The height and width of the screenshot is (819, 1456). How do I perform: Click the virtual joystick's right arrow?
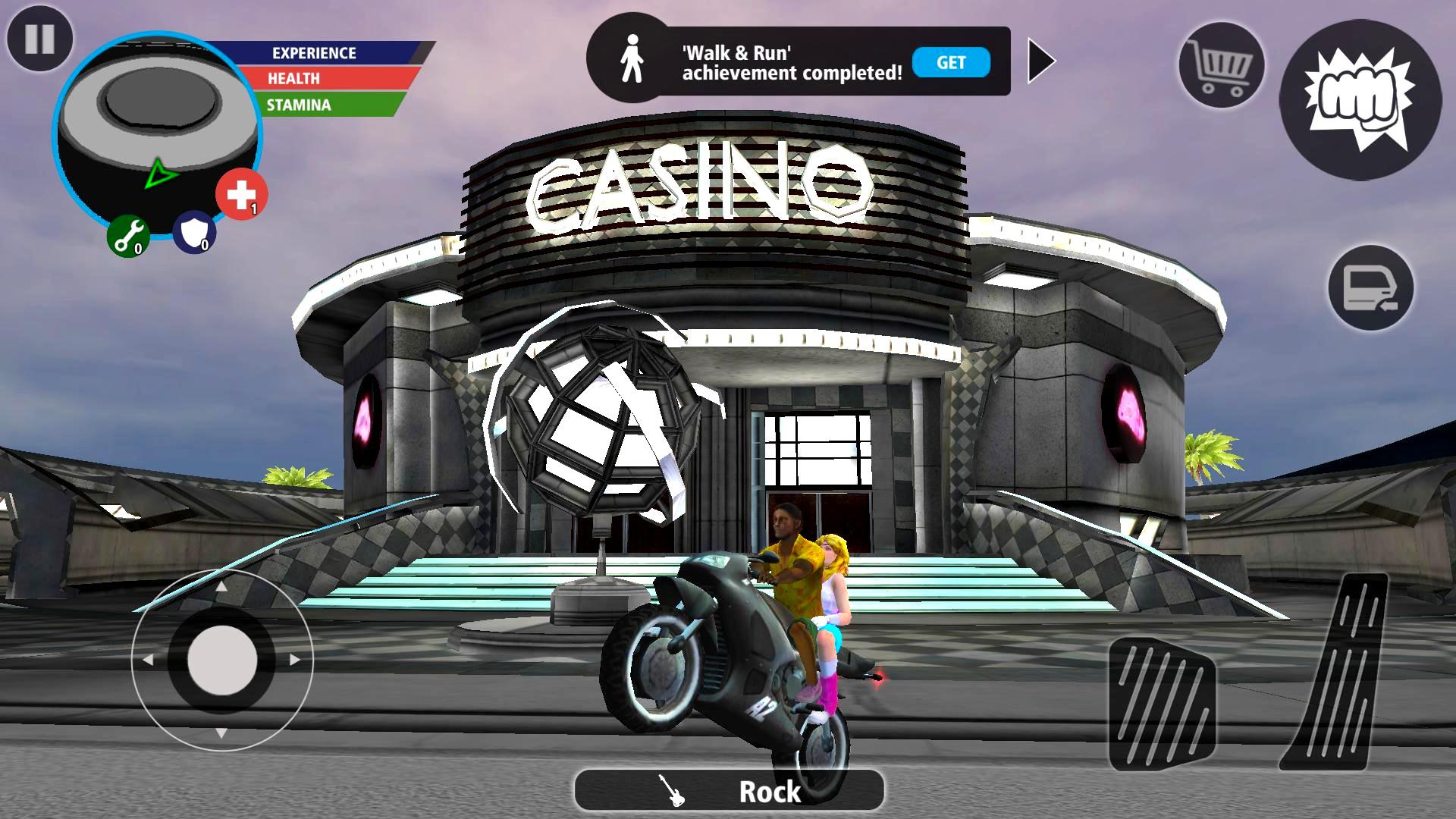[295, 660]
